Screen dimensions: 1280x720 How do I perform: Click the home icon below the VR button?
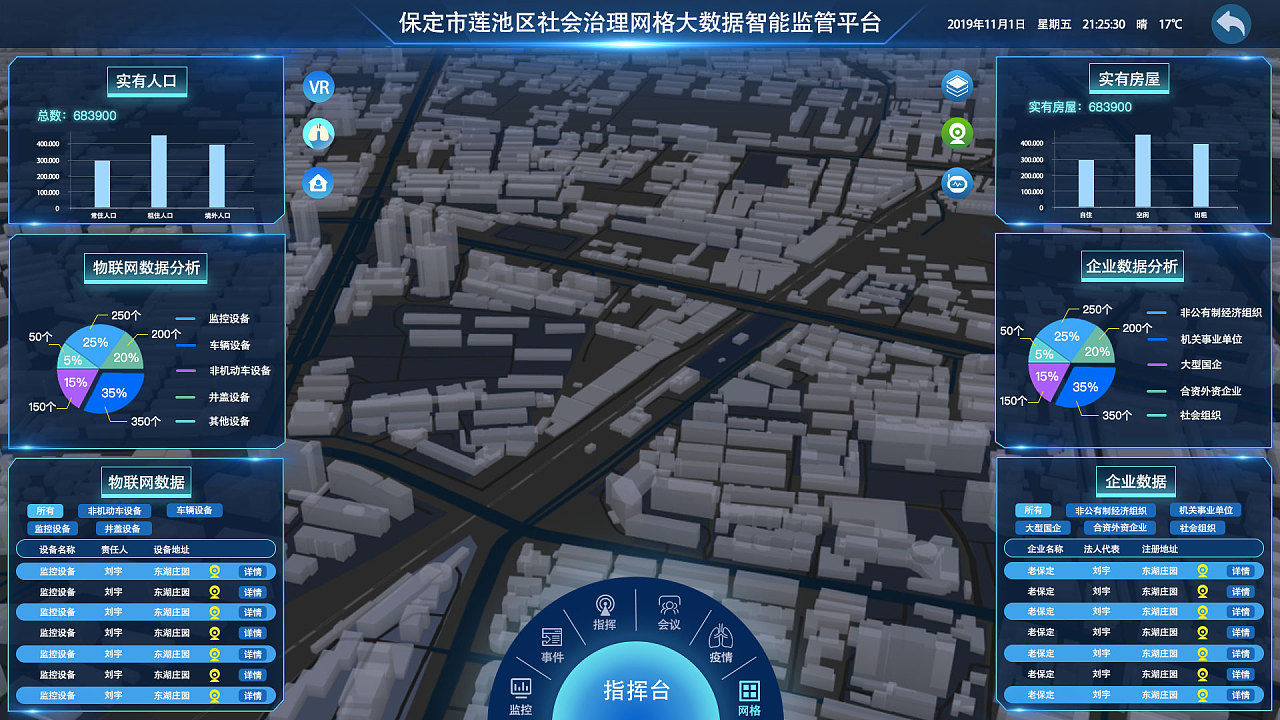click(318, 184)
